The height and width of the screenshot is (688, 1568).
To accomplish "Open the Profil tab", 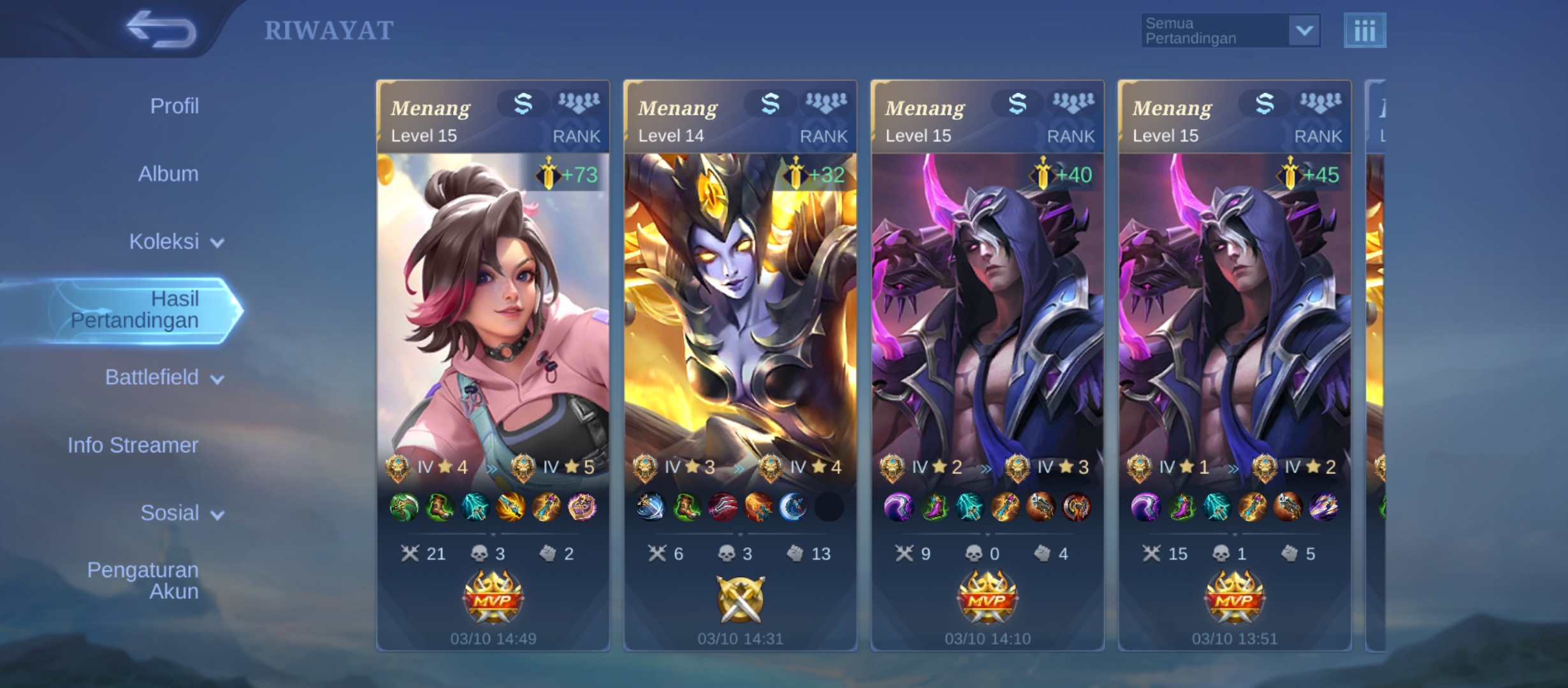I will click(x=174, y=106).
